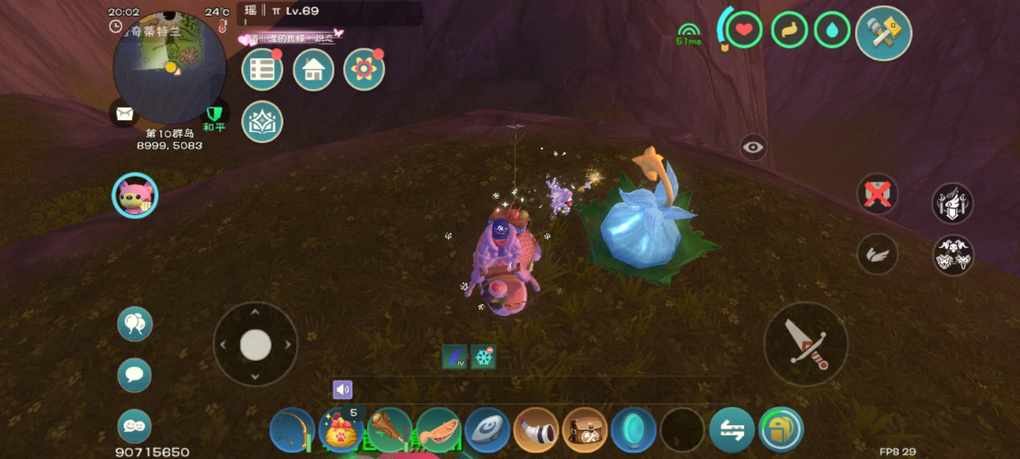Screen dimensions: 1020x459
Task: Toggle the green shield peace mode
Action: [213, 114]
